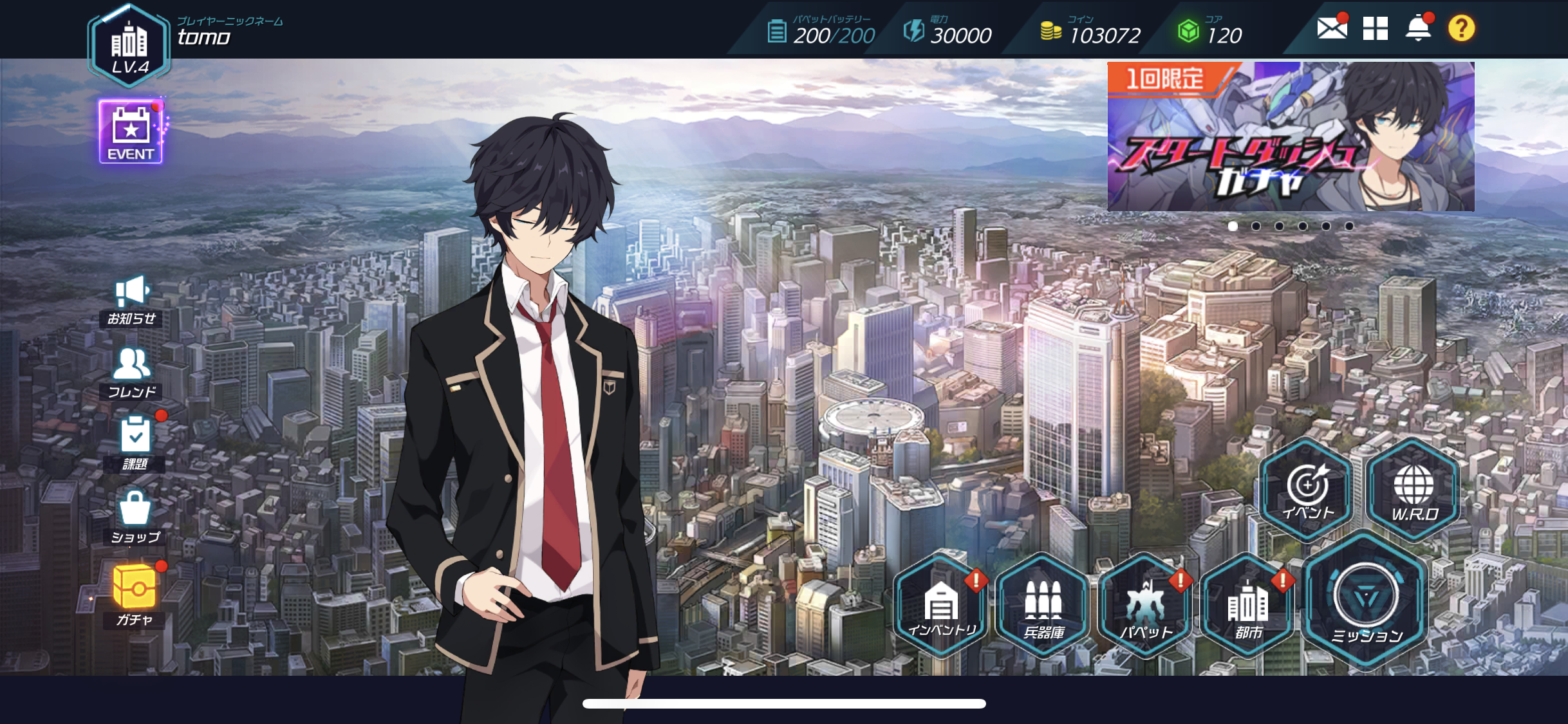Screen dimensions: 1568x724
Task: Open the mail envelope inbox
Action: pyautogui.click(x=1331, y=28)
